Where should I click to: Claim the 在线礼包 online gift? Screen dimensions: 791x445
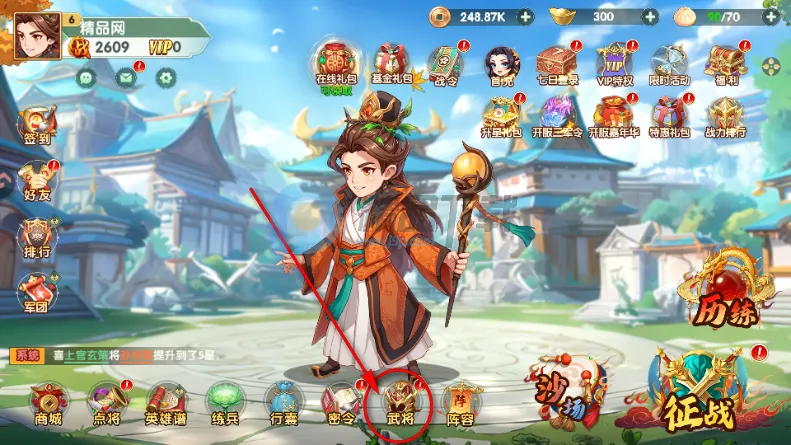[335, 65]
